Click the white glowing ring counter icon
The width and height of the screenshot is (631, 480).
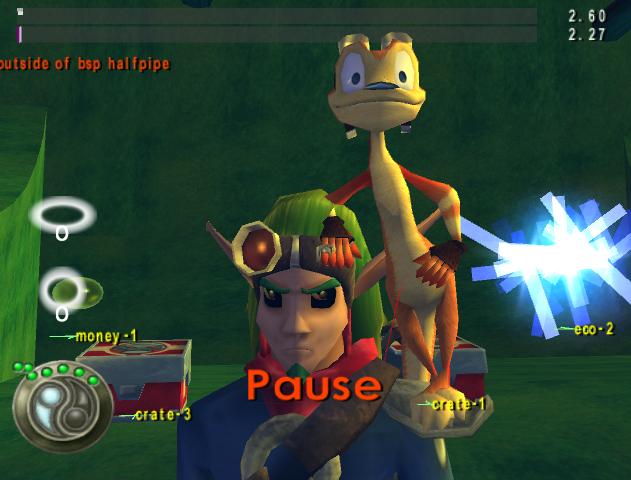62,214
